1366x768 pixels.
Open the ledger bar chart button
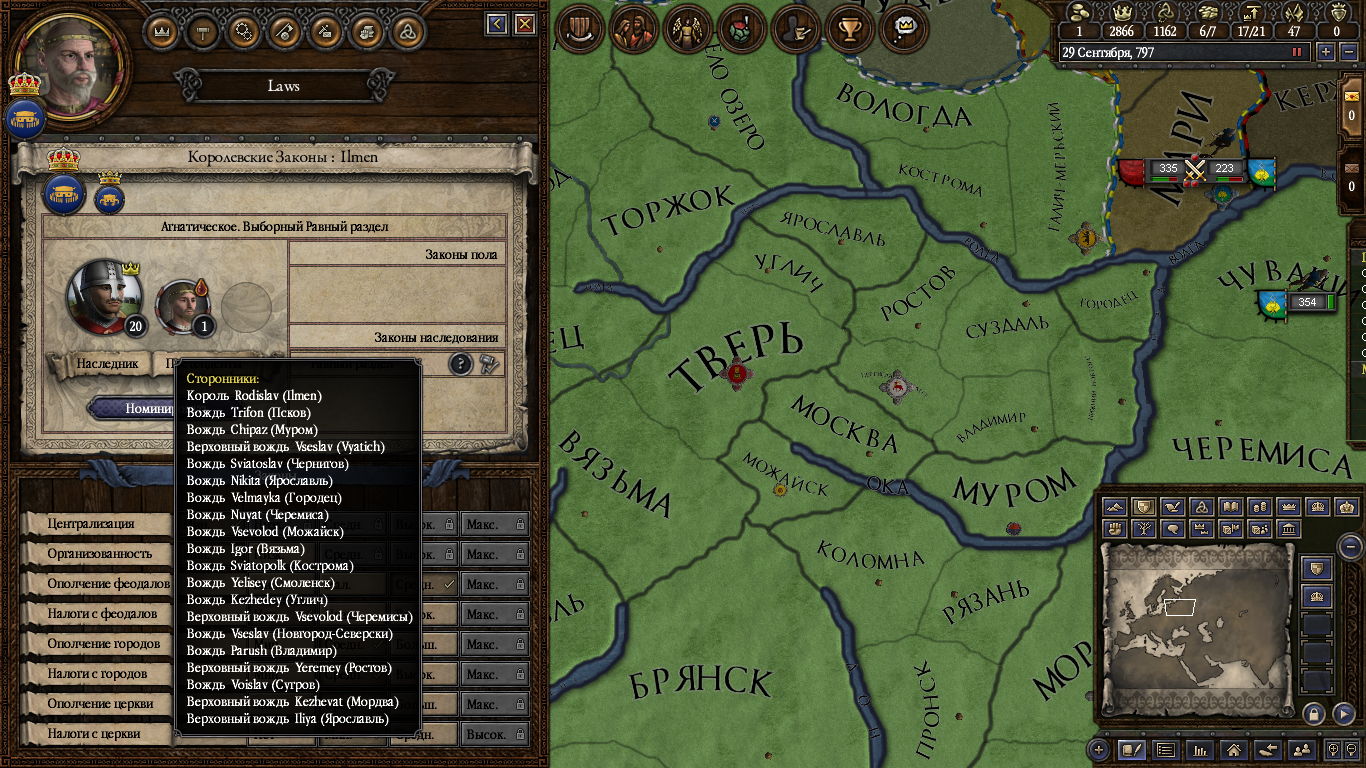[x=1200, y=749]
